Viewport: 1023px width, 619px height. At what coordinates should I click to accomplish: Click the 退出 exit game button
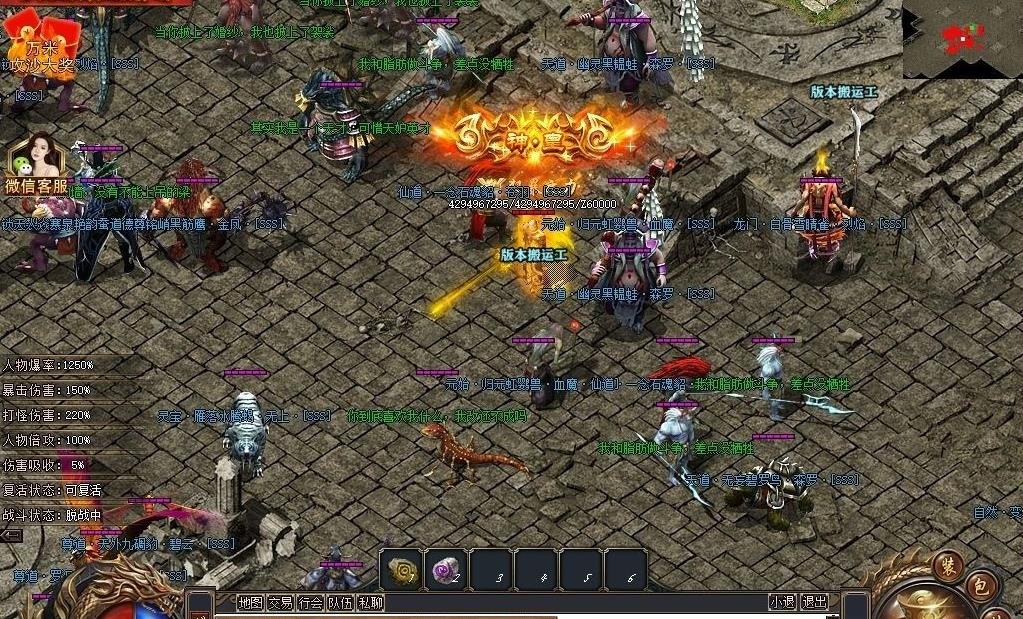click(x=815, y=602)
